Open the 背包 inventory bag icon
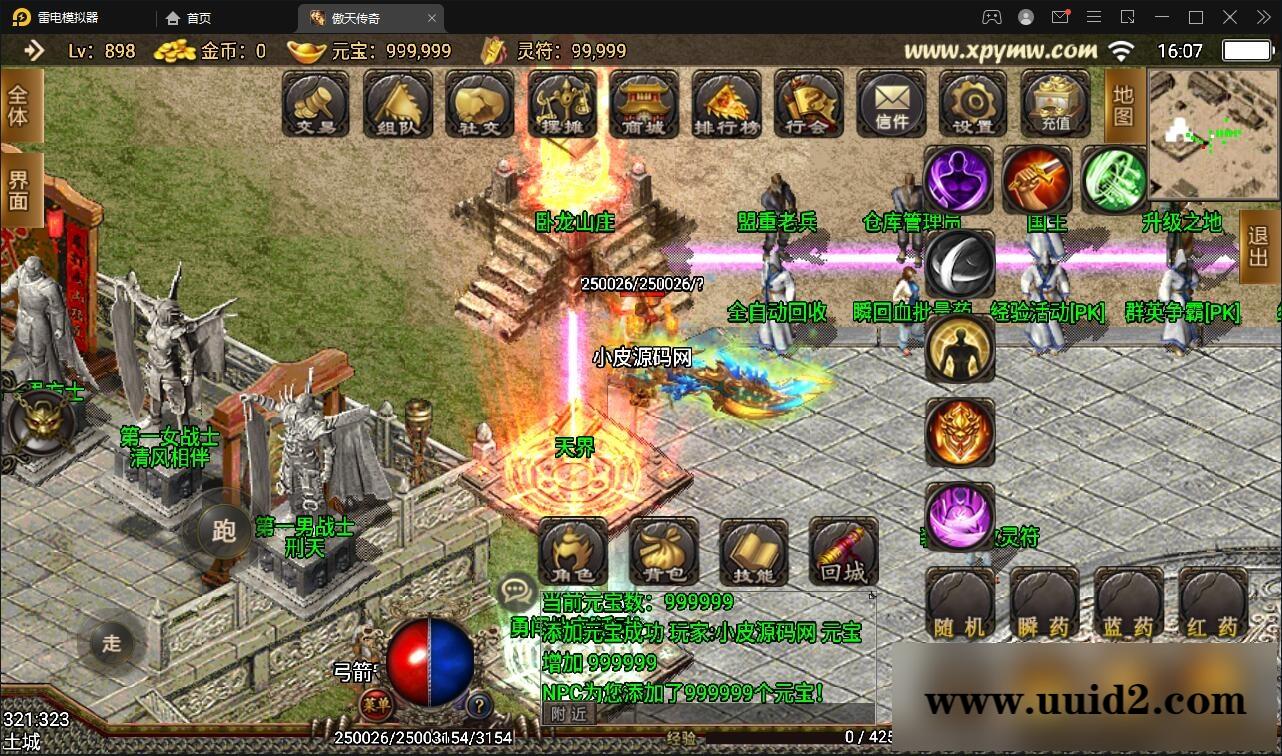1282x756 pixels. (662, 553)
